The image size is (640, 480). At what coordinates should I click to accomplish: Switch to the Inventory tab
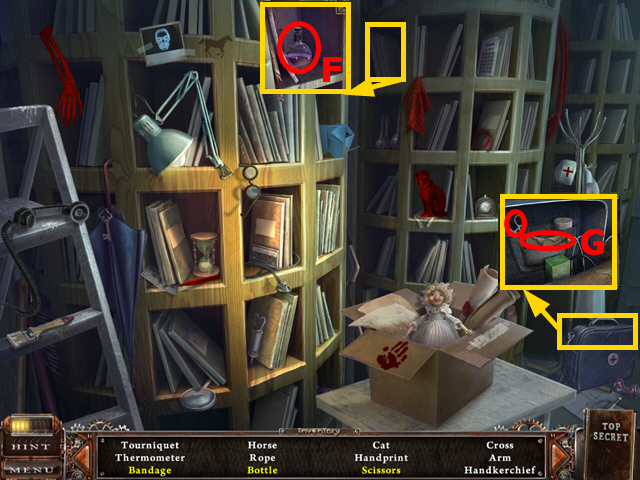pyautogui.click(x=320, y=433)
